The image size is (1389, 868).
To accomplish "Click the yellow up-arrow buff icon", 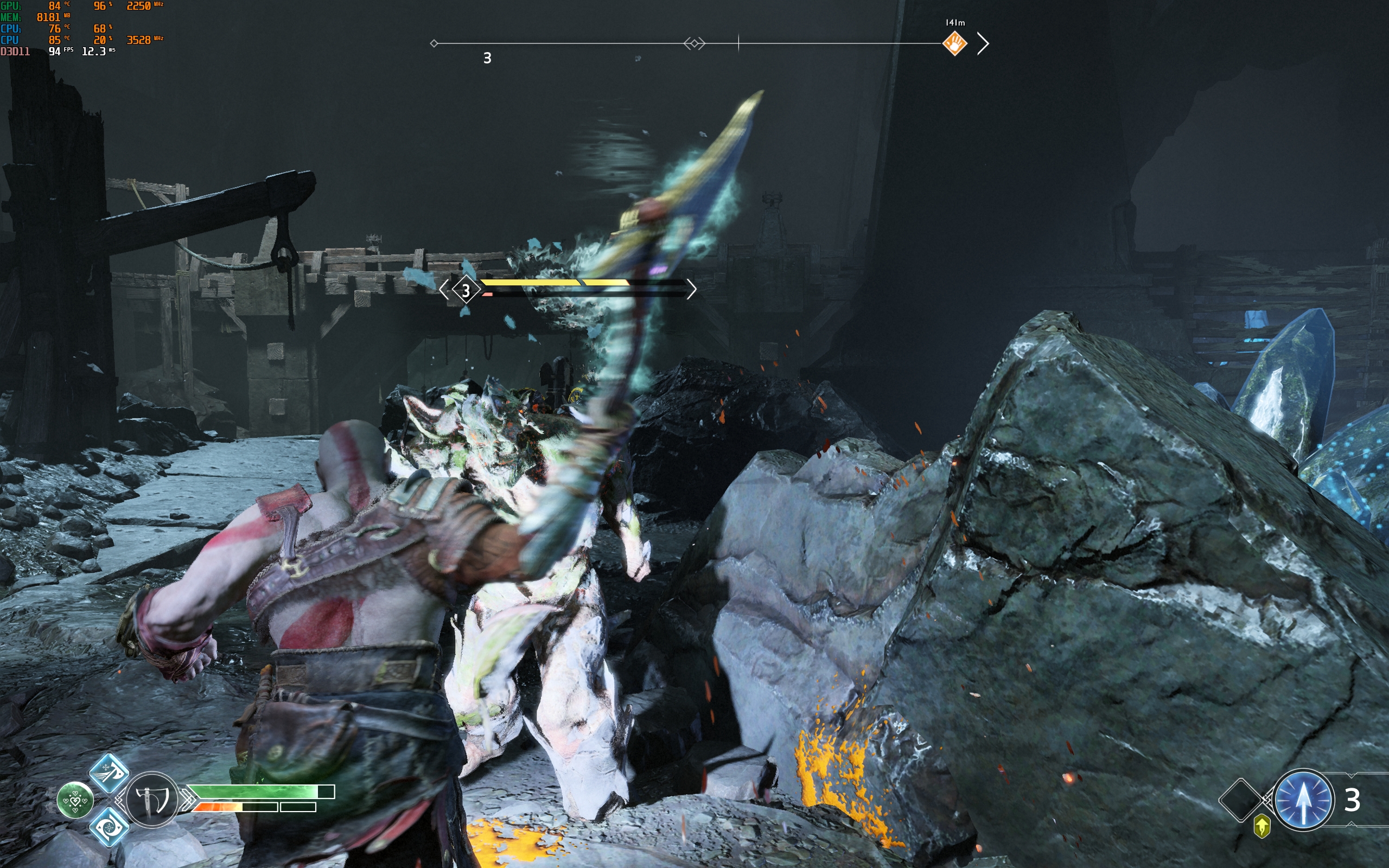I will 1261,827.
